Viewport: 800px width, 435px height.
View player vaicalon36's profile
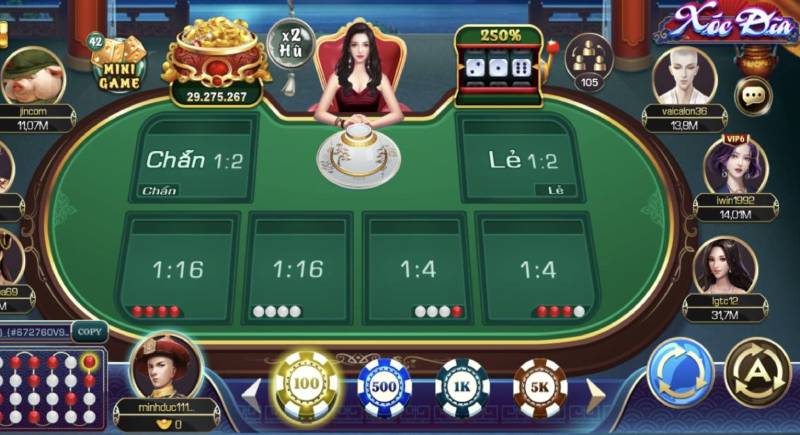(x=684, y=78)
